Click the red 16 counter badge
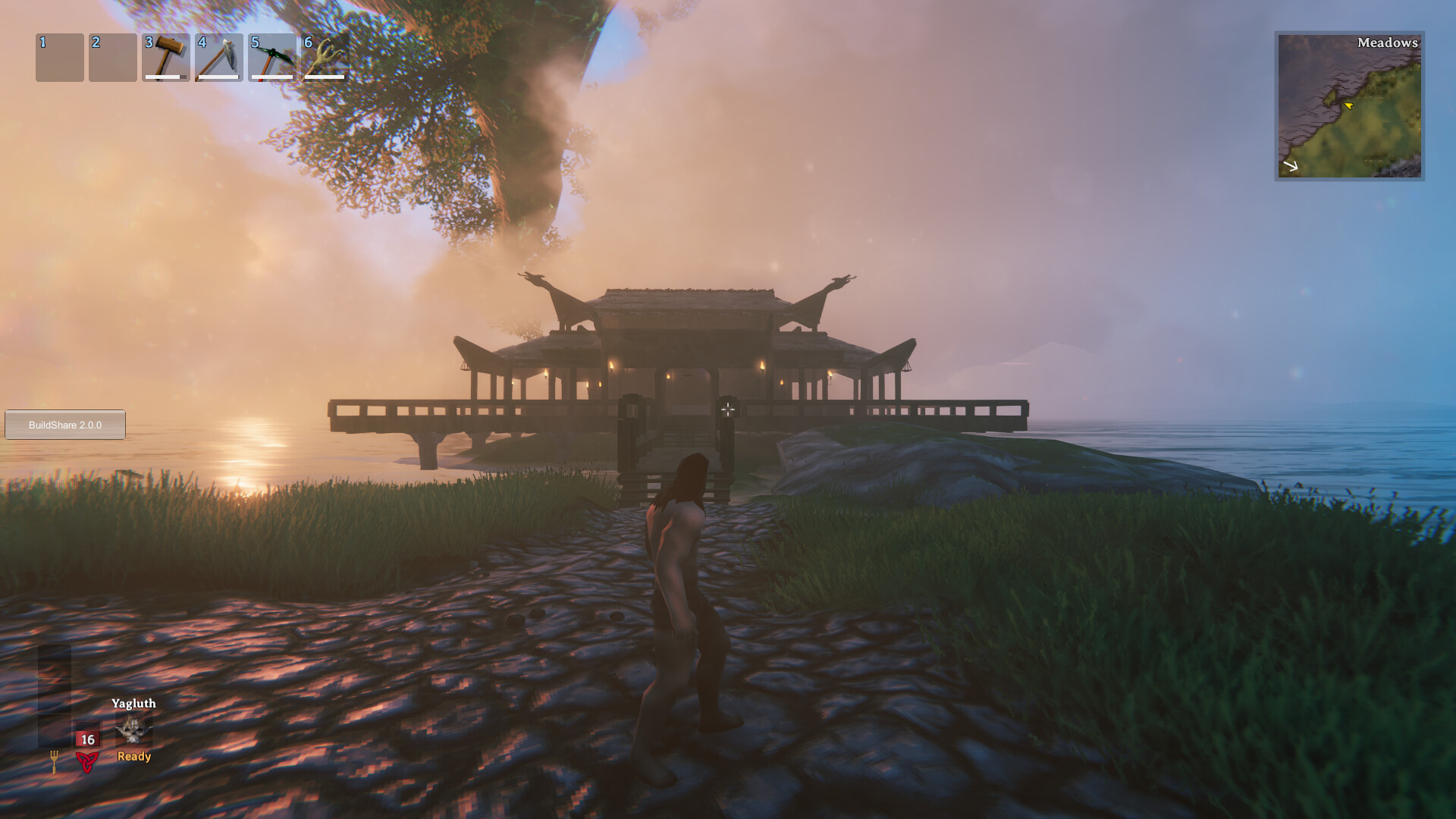The image size is (1456, 819). click(87, 739)
